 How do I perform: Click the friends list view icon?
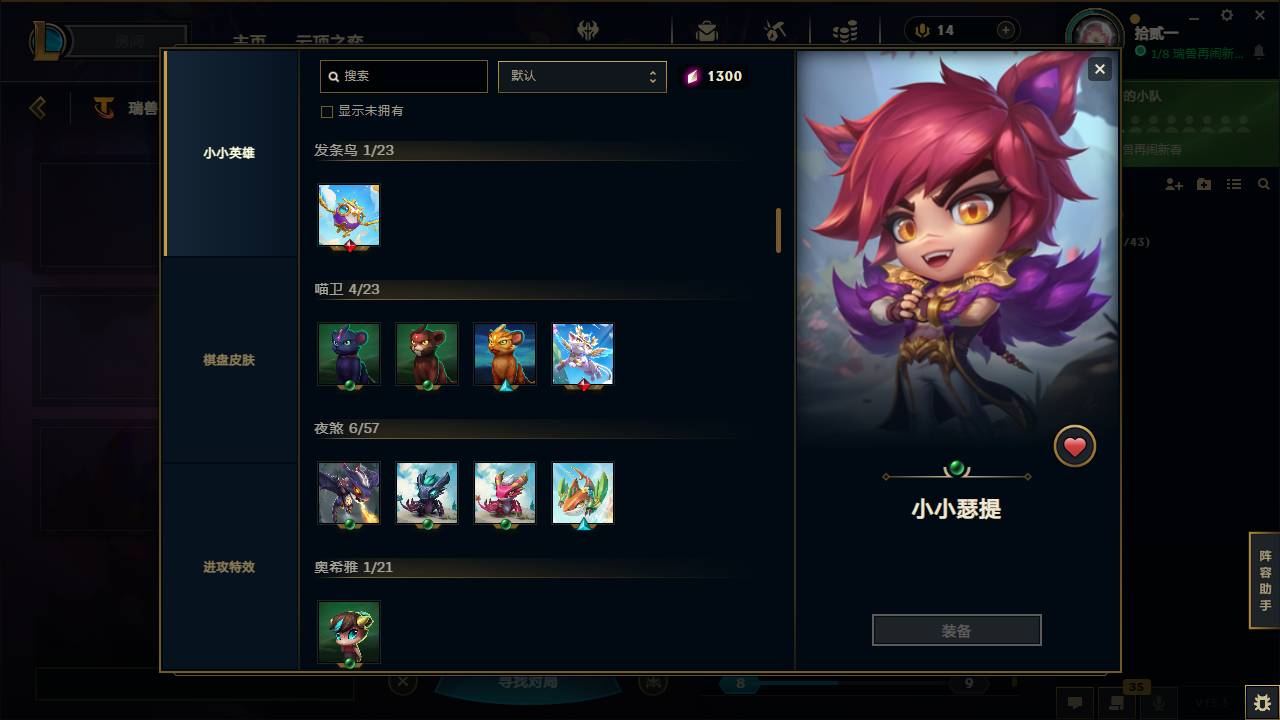click(1233, 184)
